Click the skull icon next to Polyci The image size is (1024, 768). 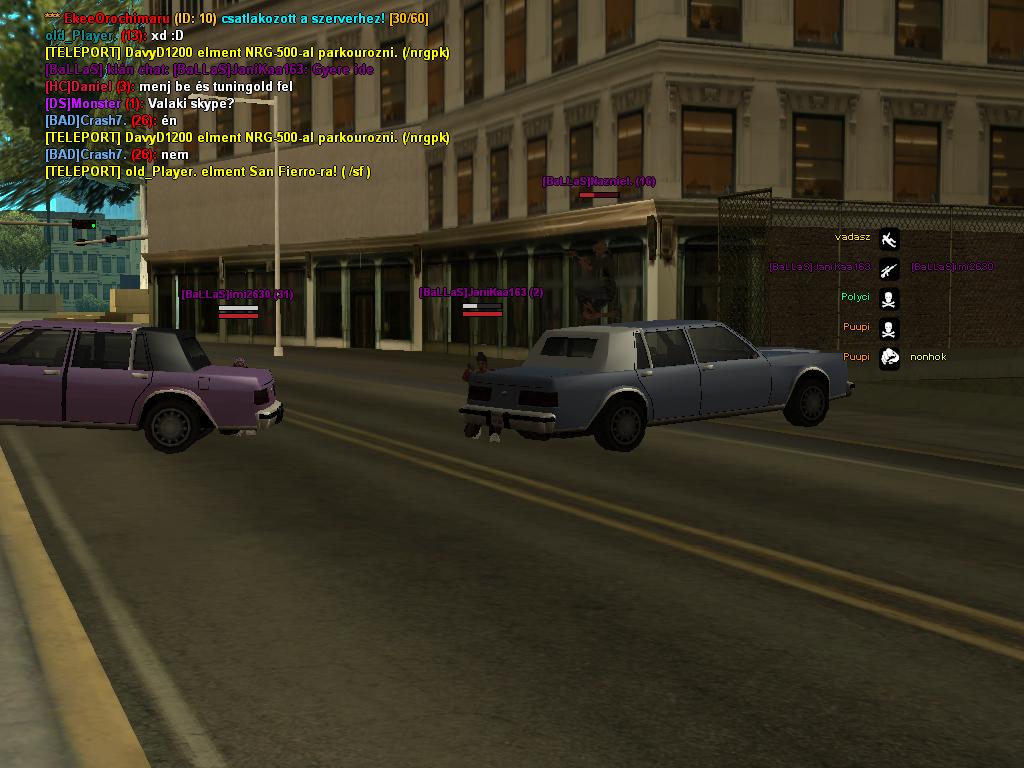(x=889, y=298)
